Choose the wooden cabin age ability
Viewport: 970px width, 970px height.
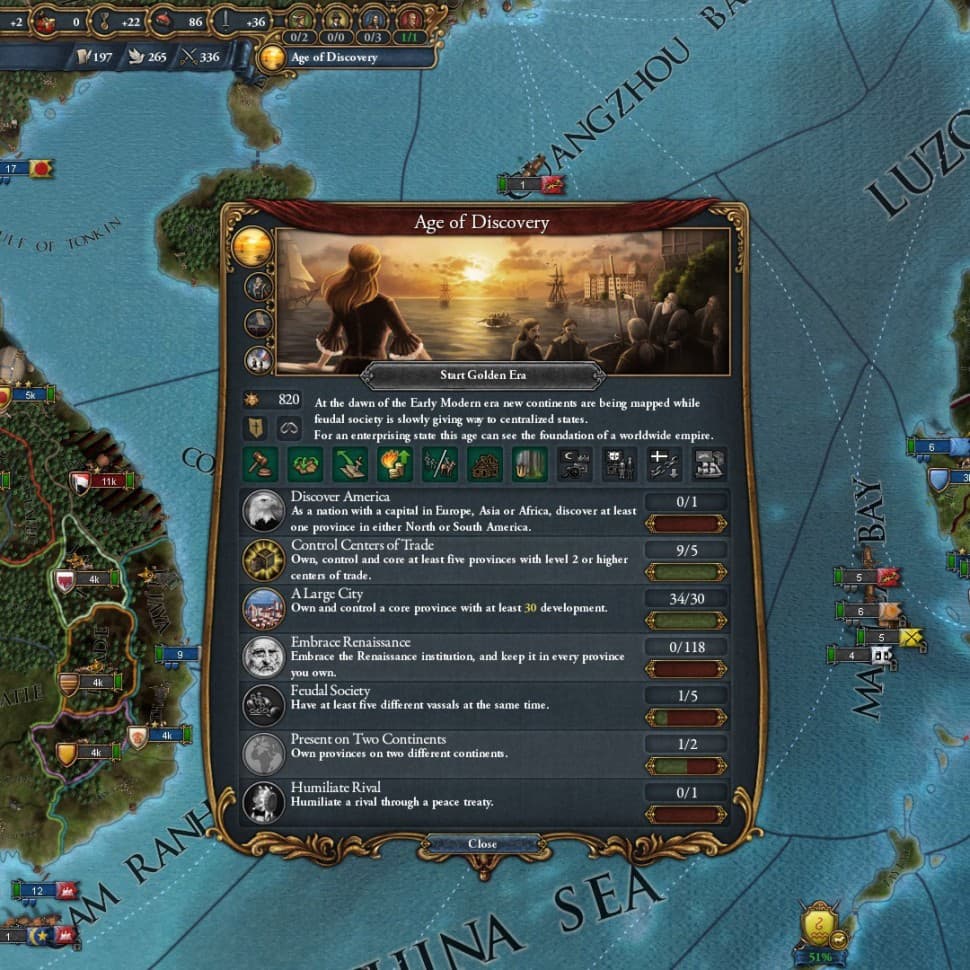point(484,463)
